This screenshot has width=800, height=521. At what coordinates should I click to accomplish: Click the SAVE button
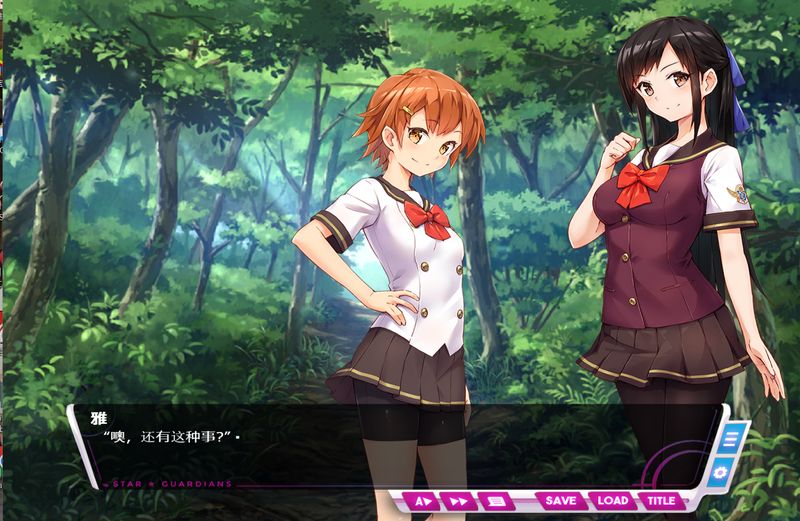[561, 501]
